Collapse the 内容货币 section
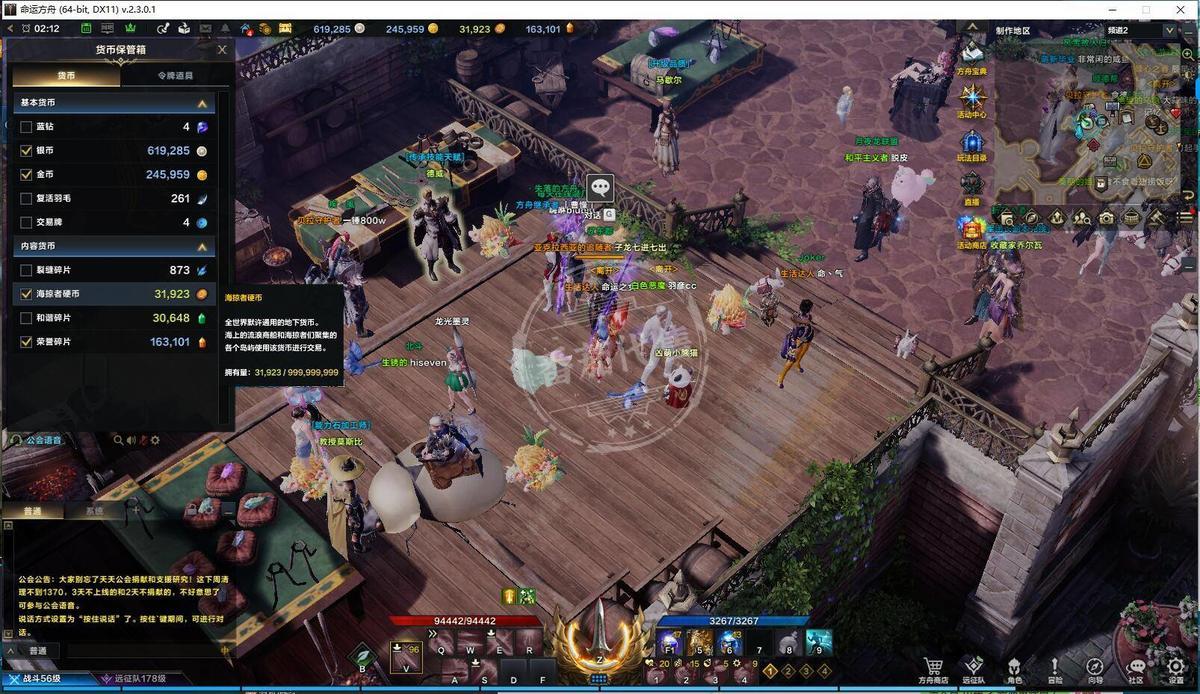The image size is (1200, 694). coord(202,246)
